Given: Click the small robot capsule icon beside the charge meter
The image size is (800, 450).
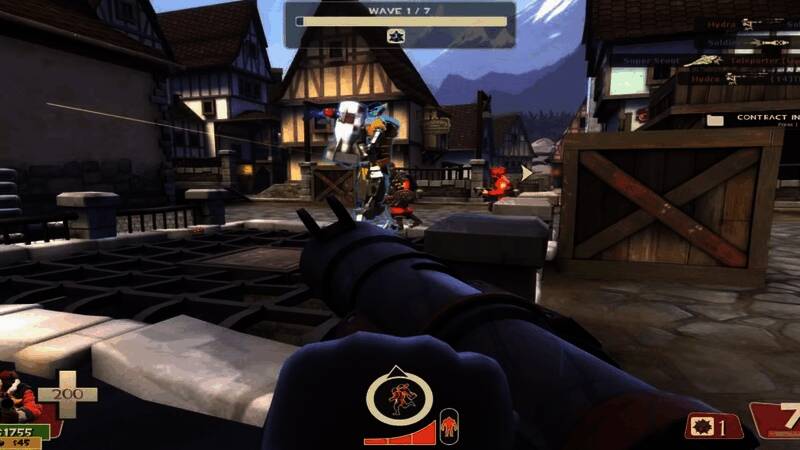Looking at the screenshot, I should point(449,425).
